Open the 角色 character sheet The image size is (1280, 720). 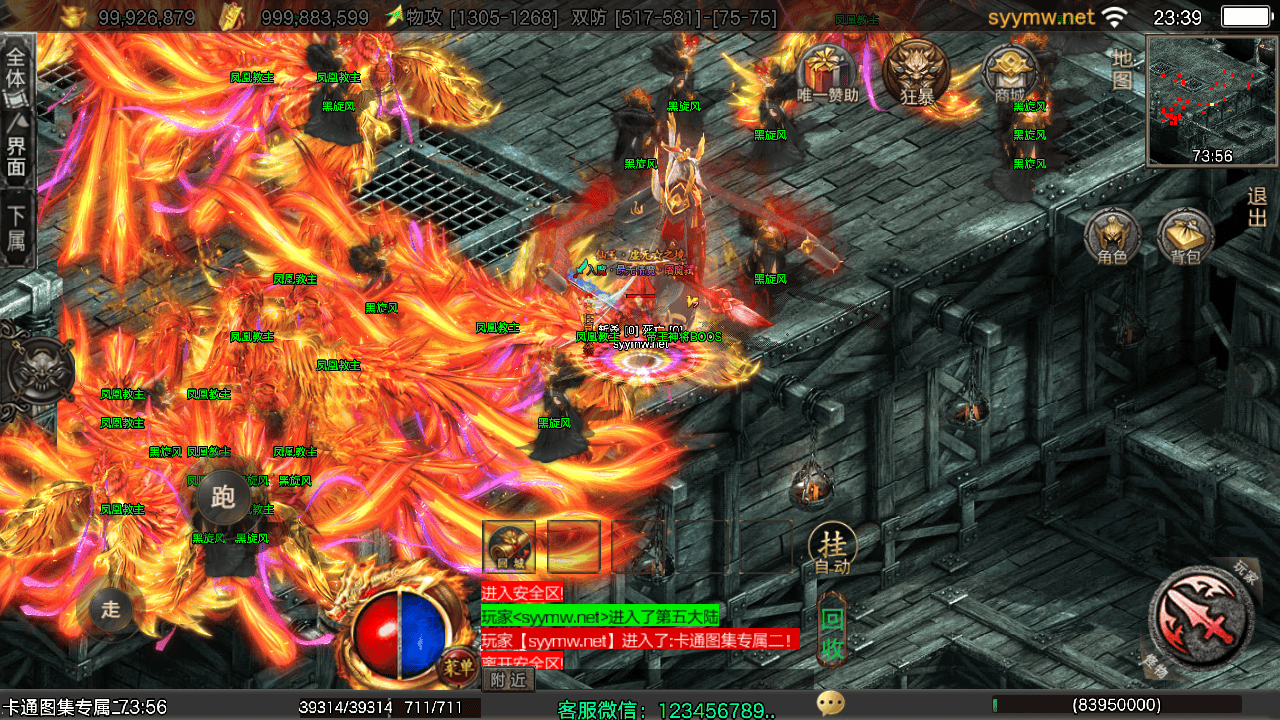click(1112, 239)
